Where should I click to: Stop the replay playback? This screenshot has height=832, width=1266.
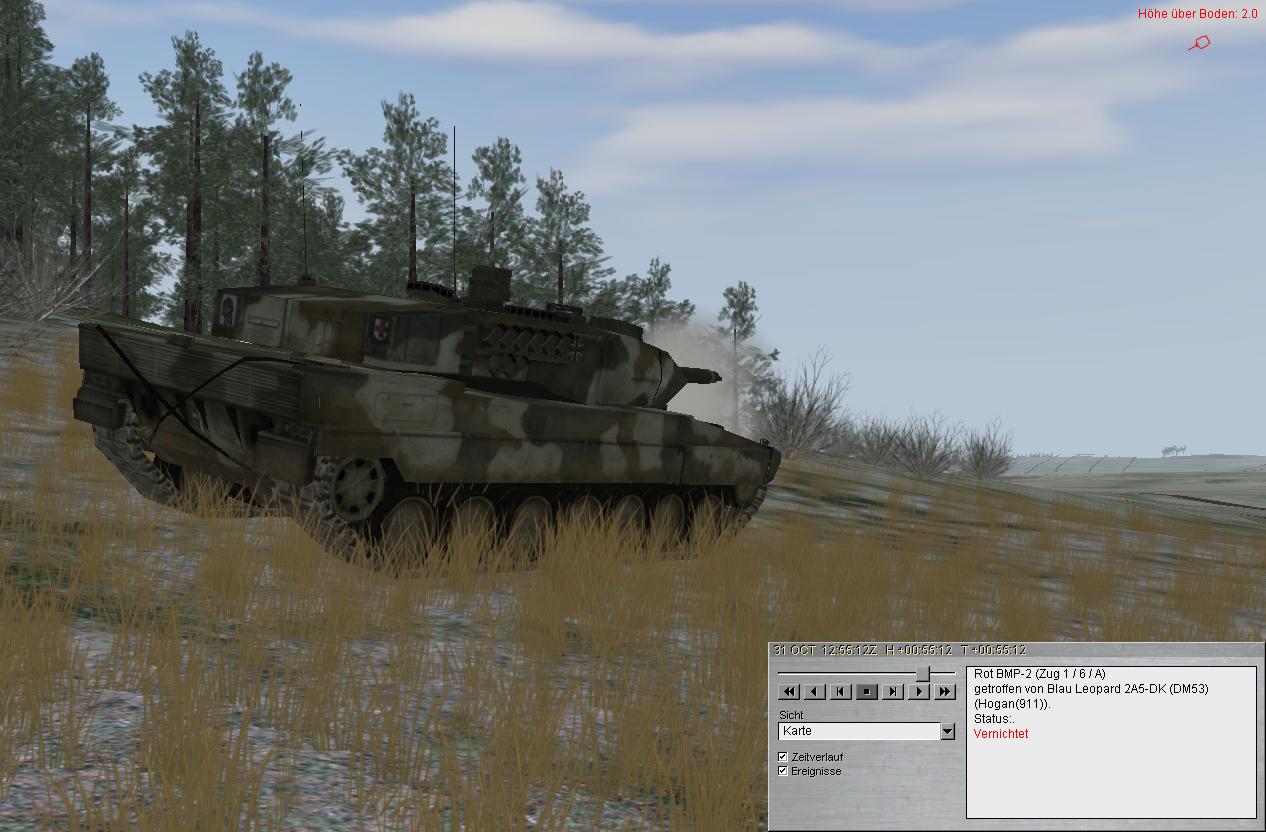pyautogui.click(x=867, y=691)
